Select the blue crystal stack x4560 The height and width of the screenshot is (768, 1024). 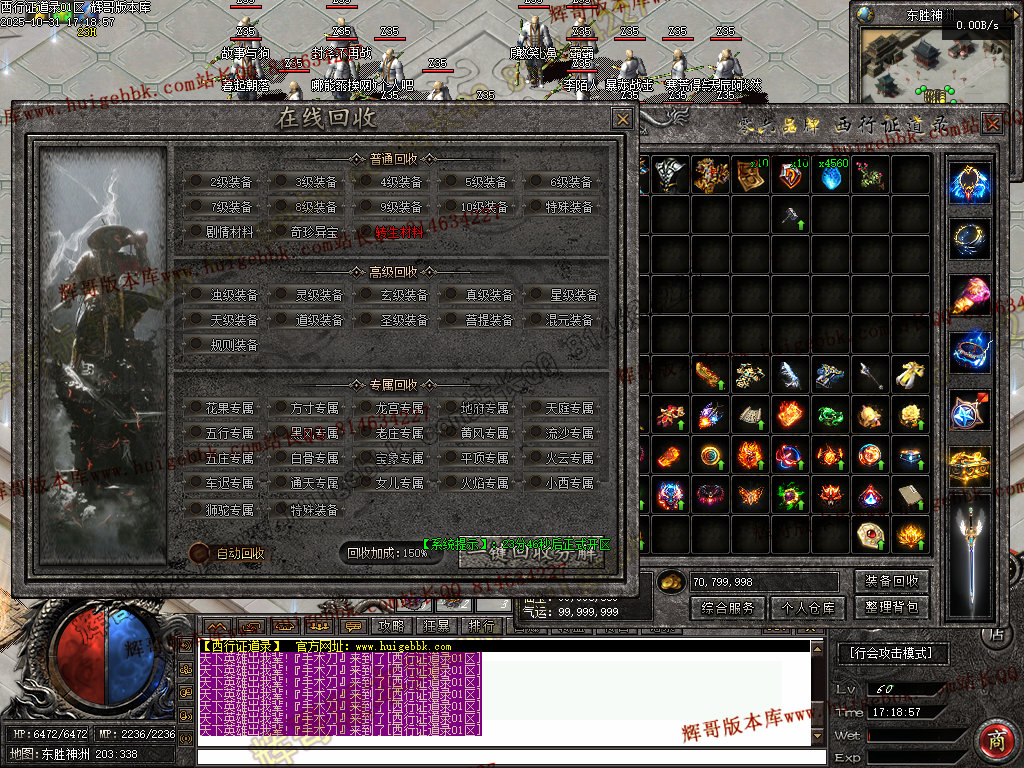point(831,176)
